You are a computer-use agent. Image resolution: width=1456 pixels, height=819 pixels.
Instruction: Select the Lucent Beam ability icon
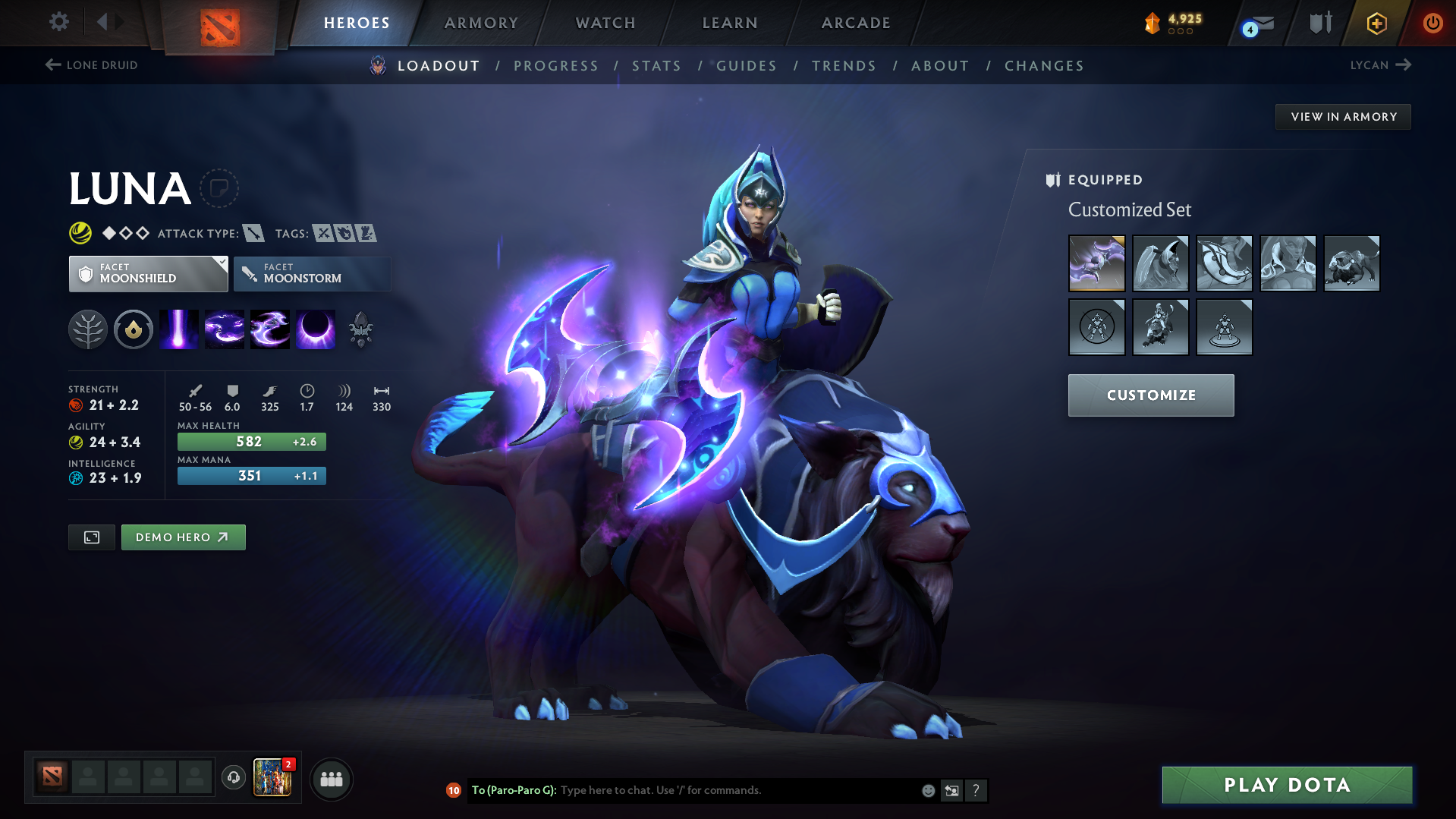178,329
